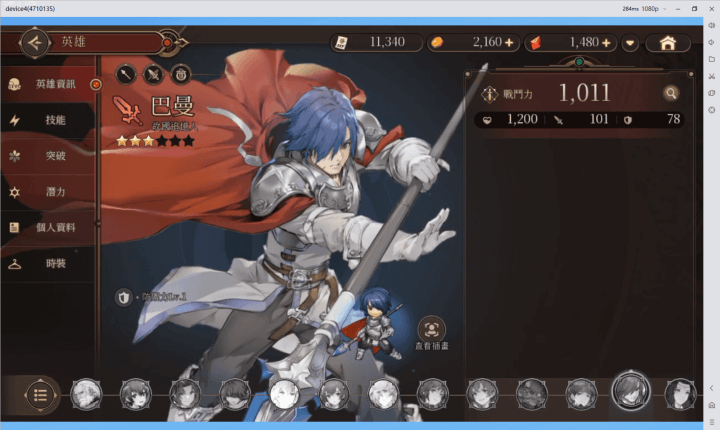Open the 時裝 costume tab
Image resolution: width=720 pixels, height=430 pixels.
[x=50, y=264]
